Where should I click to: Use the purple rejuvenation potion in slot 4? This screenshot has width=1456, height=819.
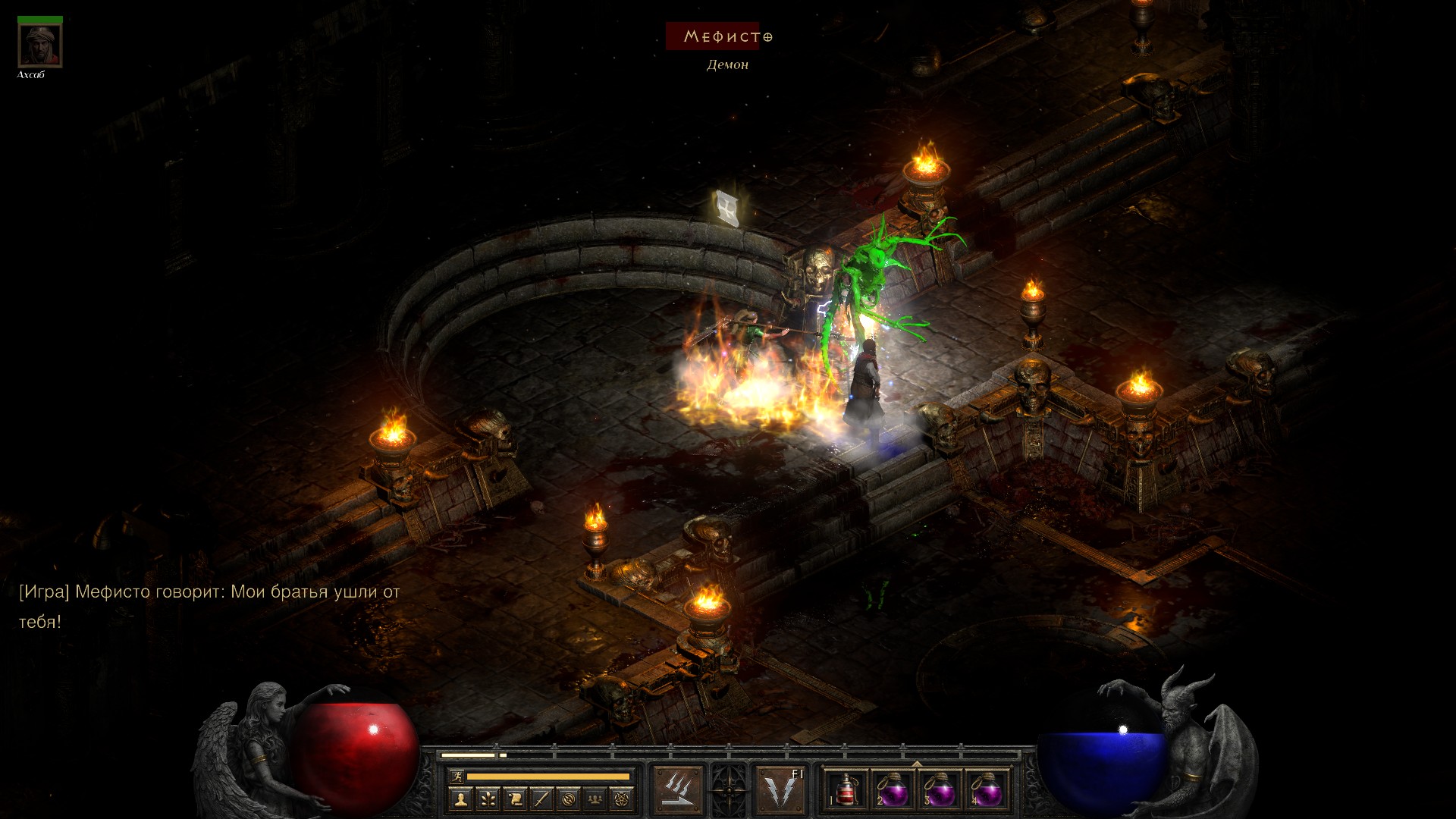[987, 790]
